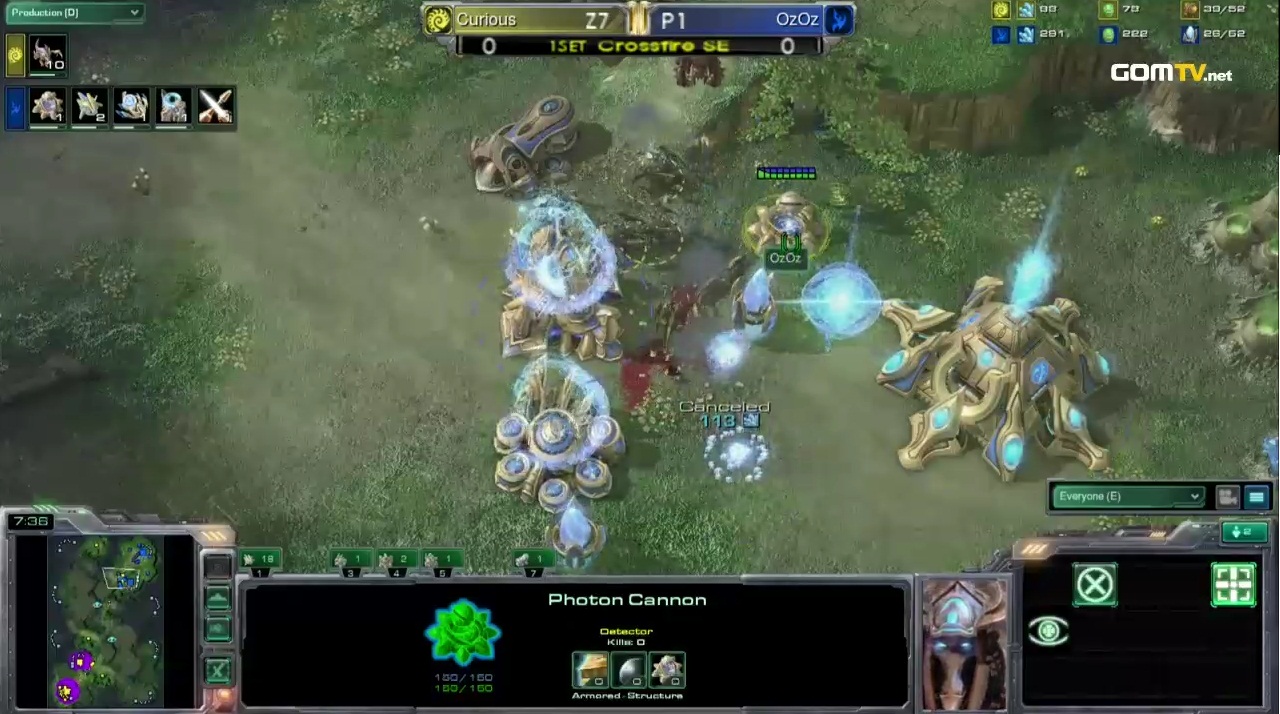
Task: Open the Everyone (E) vision dropdown
Action: click(1126, 496)
